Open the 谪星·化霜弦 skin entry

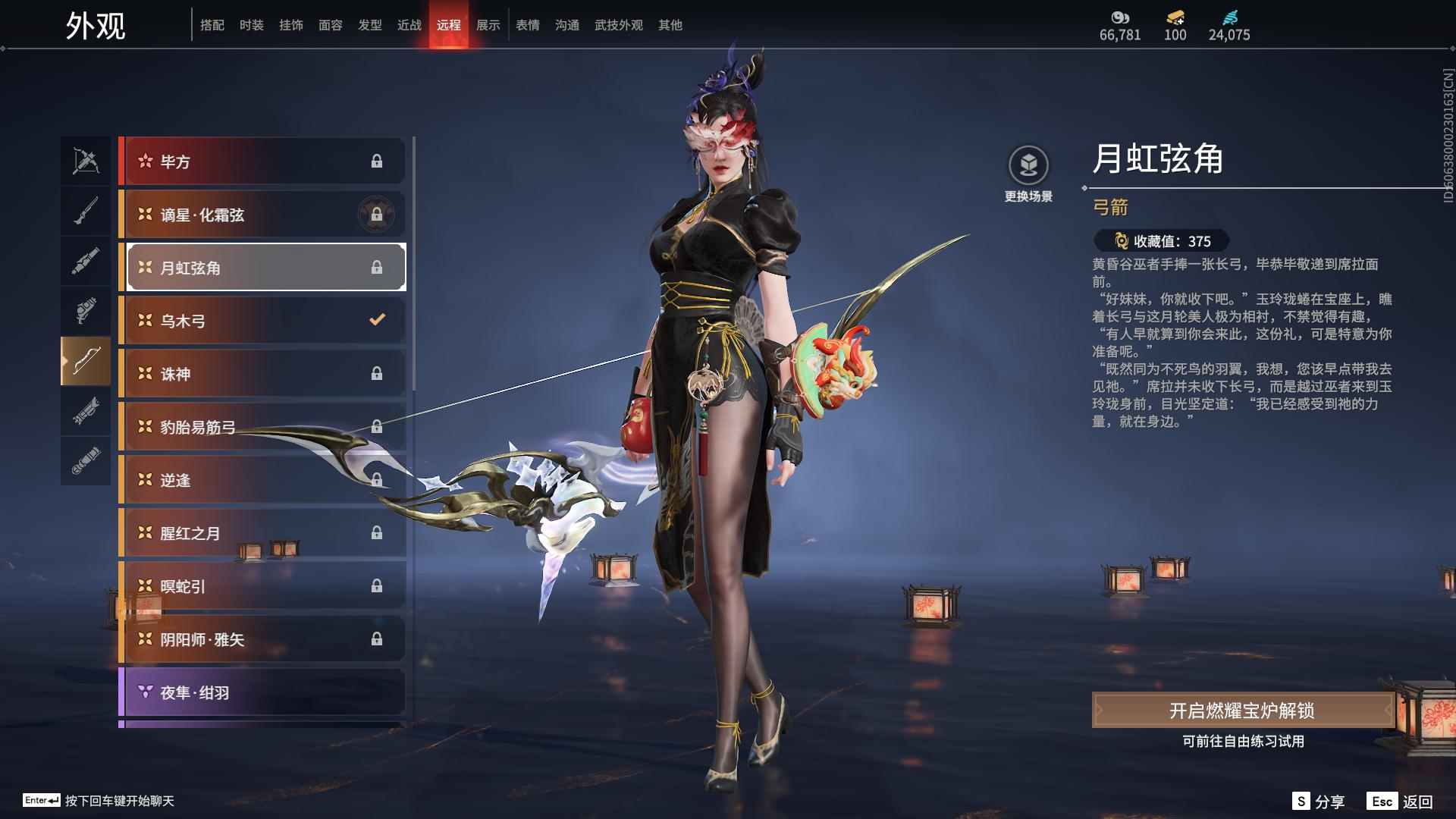click(x=262, y=215)
